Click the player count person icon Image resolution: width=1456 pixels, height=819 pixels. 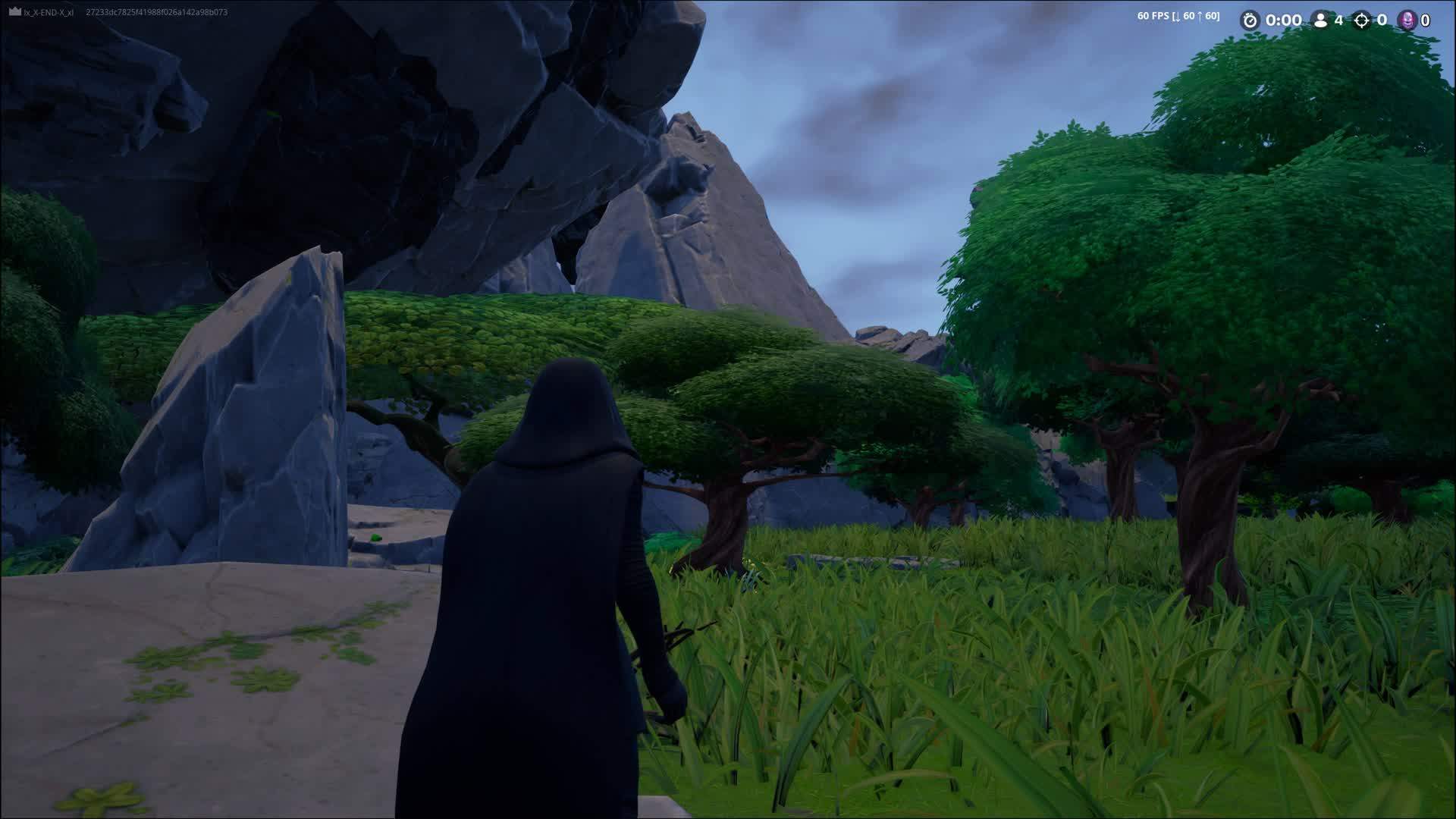(1319, 20)
